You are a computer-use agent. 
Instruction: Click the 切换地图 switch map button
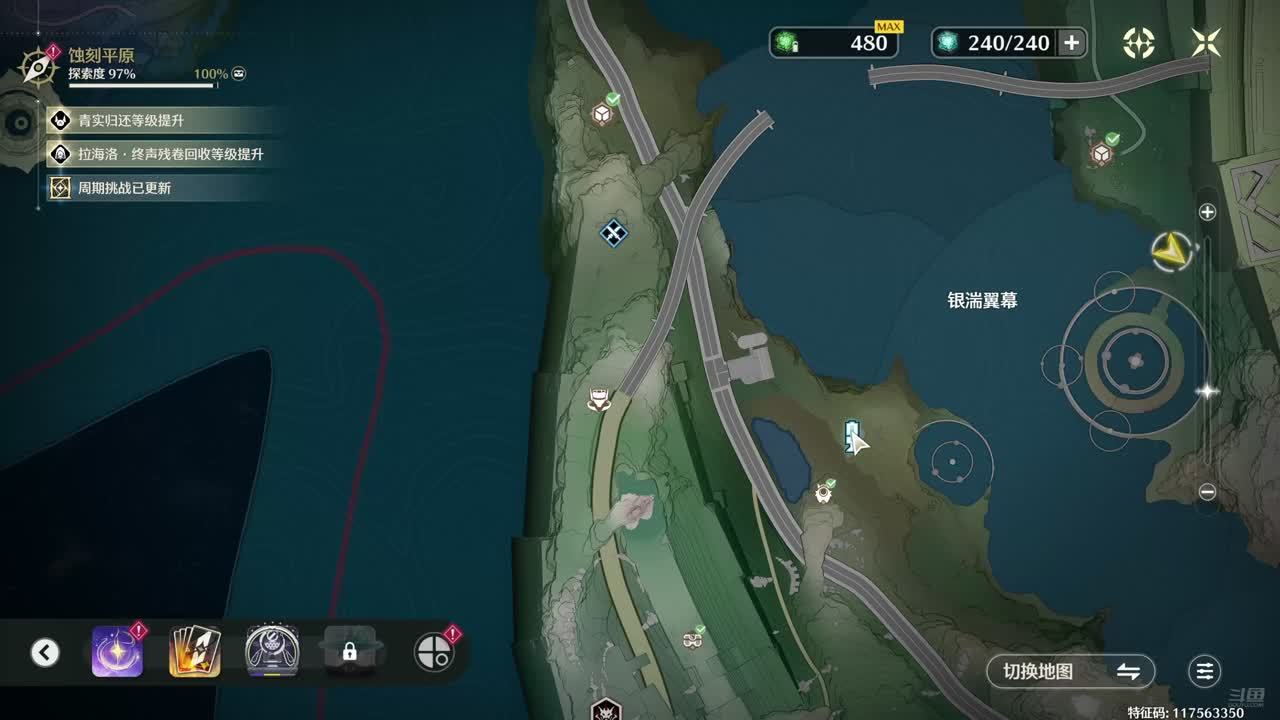click(x=1070, y=671)
